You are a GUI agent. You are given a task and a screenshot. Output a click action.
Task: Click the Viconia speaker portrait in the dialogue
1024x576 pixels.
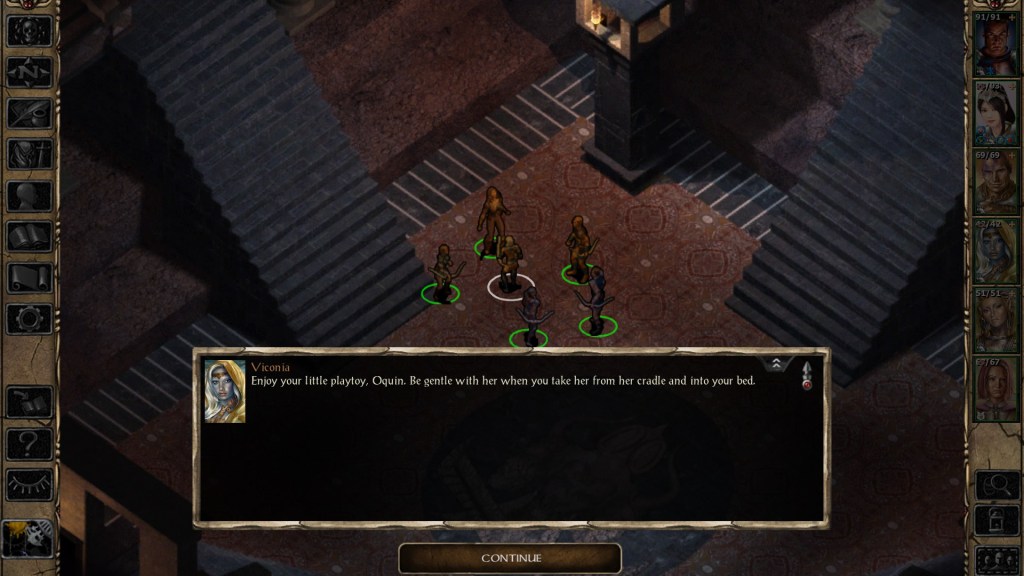(225, 391)
